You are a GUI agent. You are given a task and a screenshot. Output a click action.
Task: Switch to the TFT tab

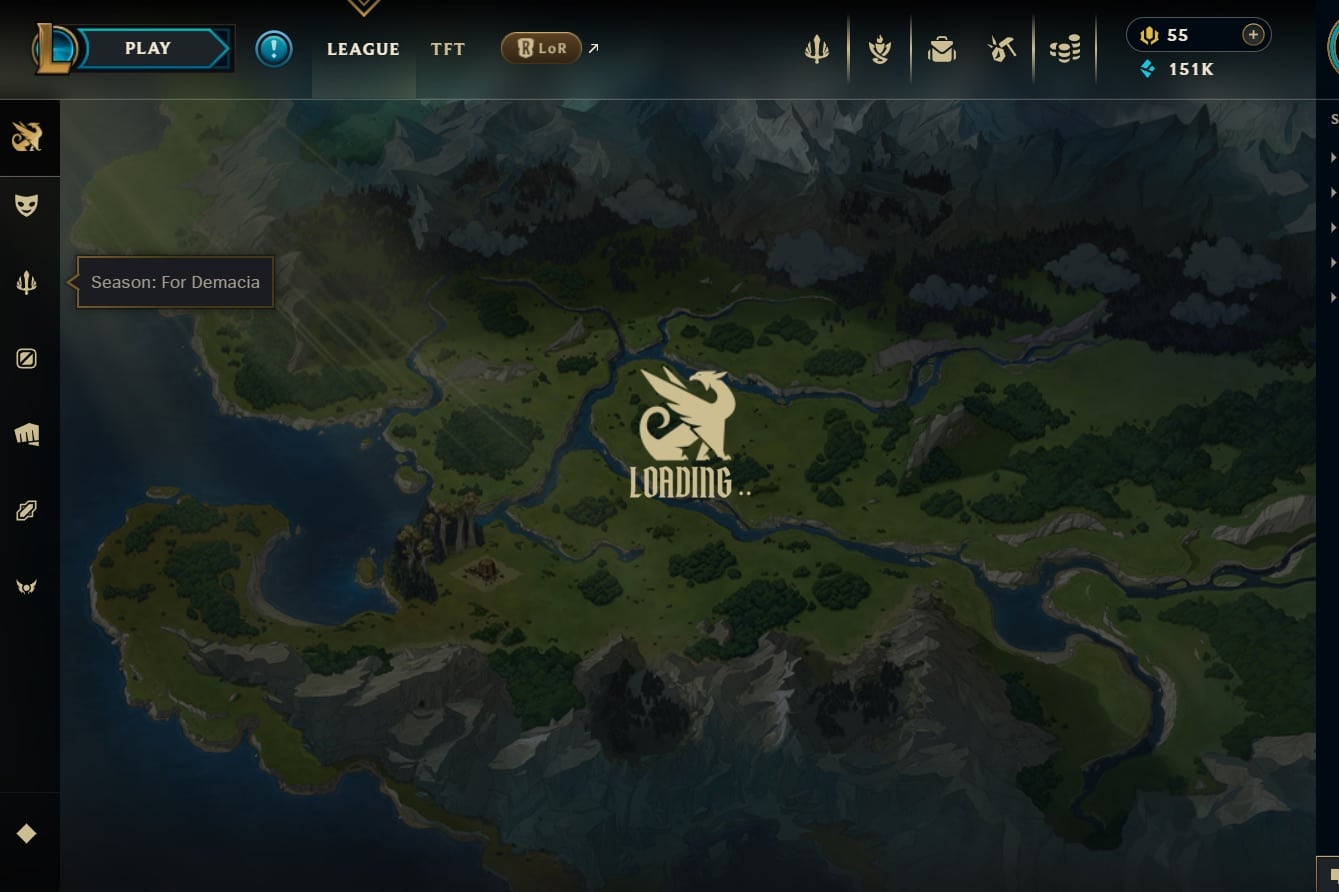pos(447,48)
